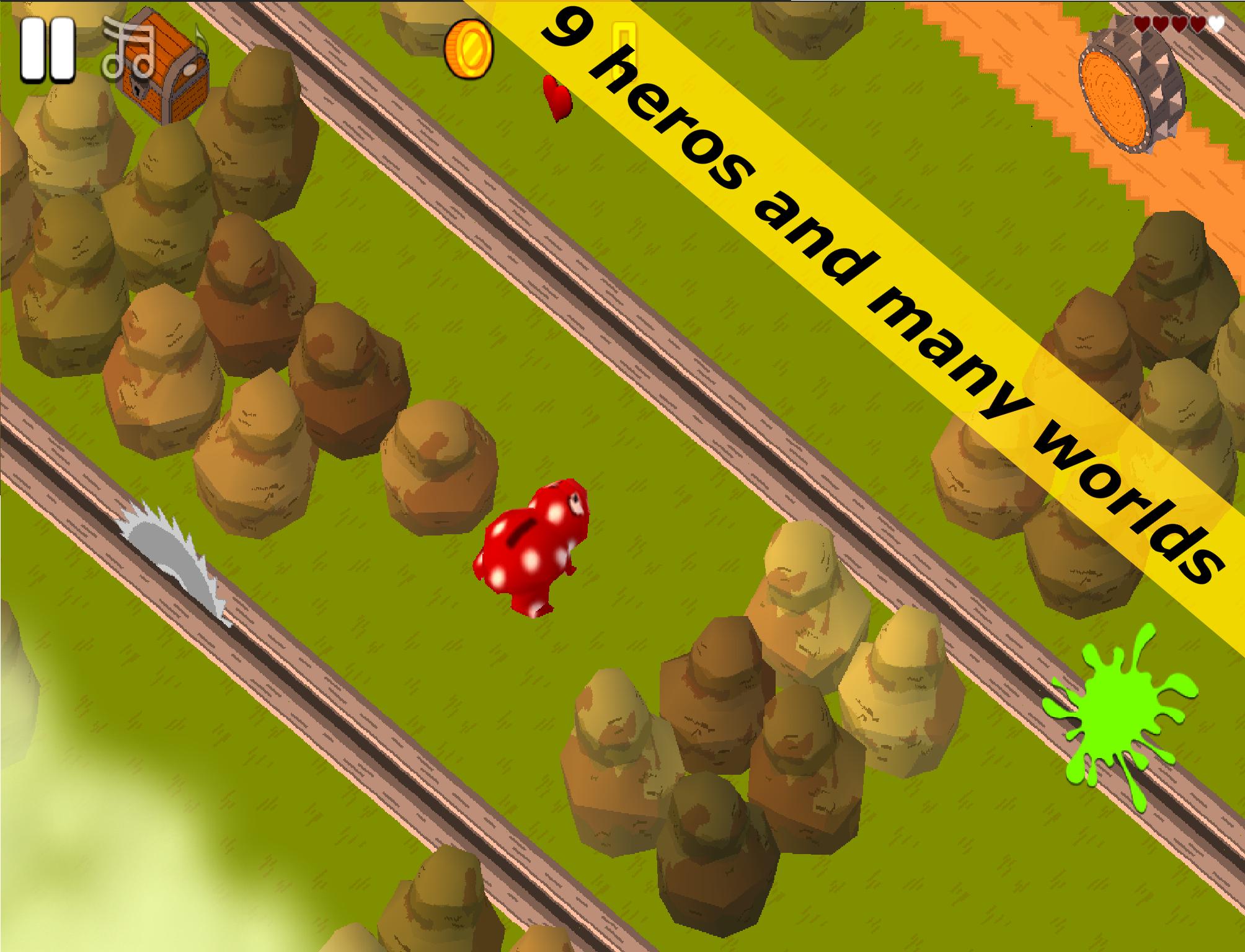The image size is (1245, 952).
Task: Click the gold coin counter icon
Action: [467, 48]
